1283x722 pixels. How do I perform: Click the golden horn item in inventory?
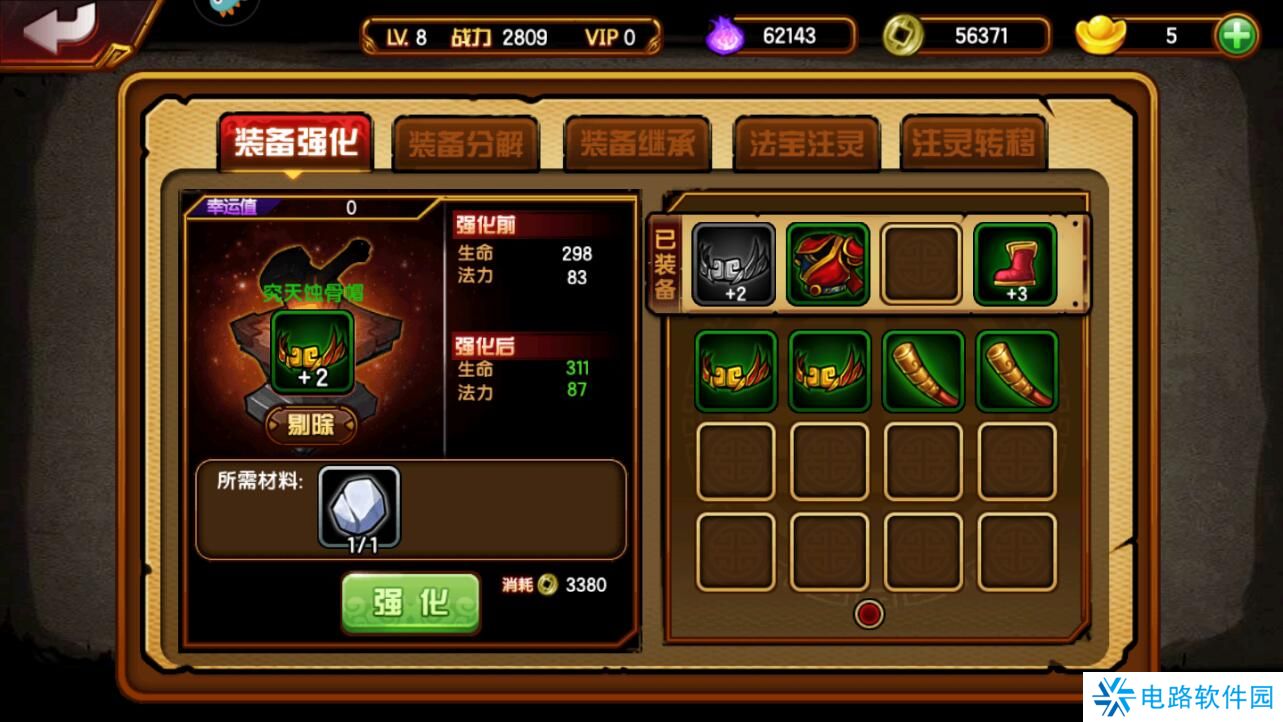click(x=923, y=370)
